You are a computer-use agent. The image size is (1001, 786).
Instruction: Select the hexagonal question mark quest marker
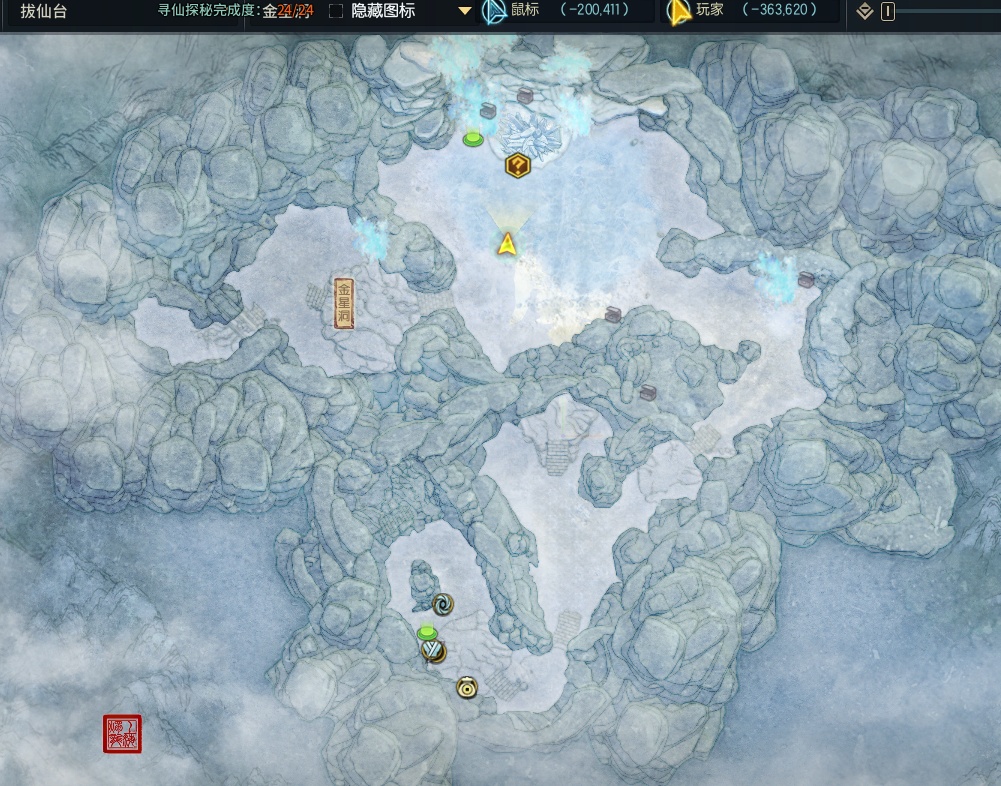[x=517, y=165]
